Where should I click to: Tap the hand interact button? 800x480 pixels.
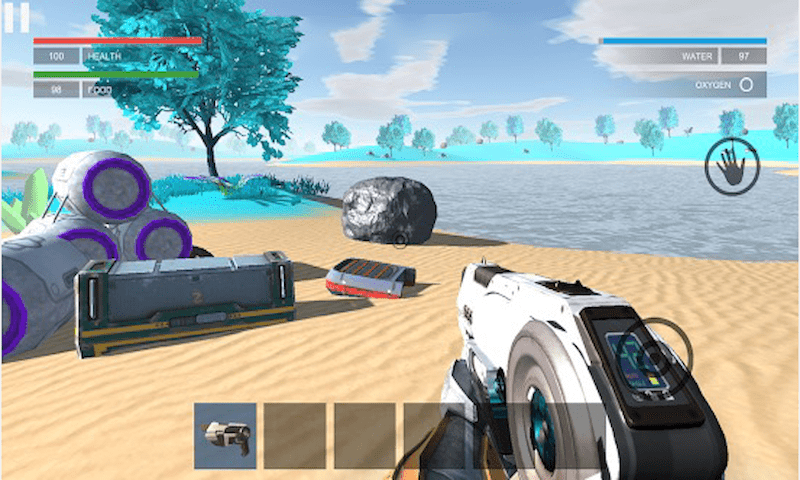pyautogui.click(x=732, y=167)
